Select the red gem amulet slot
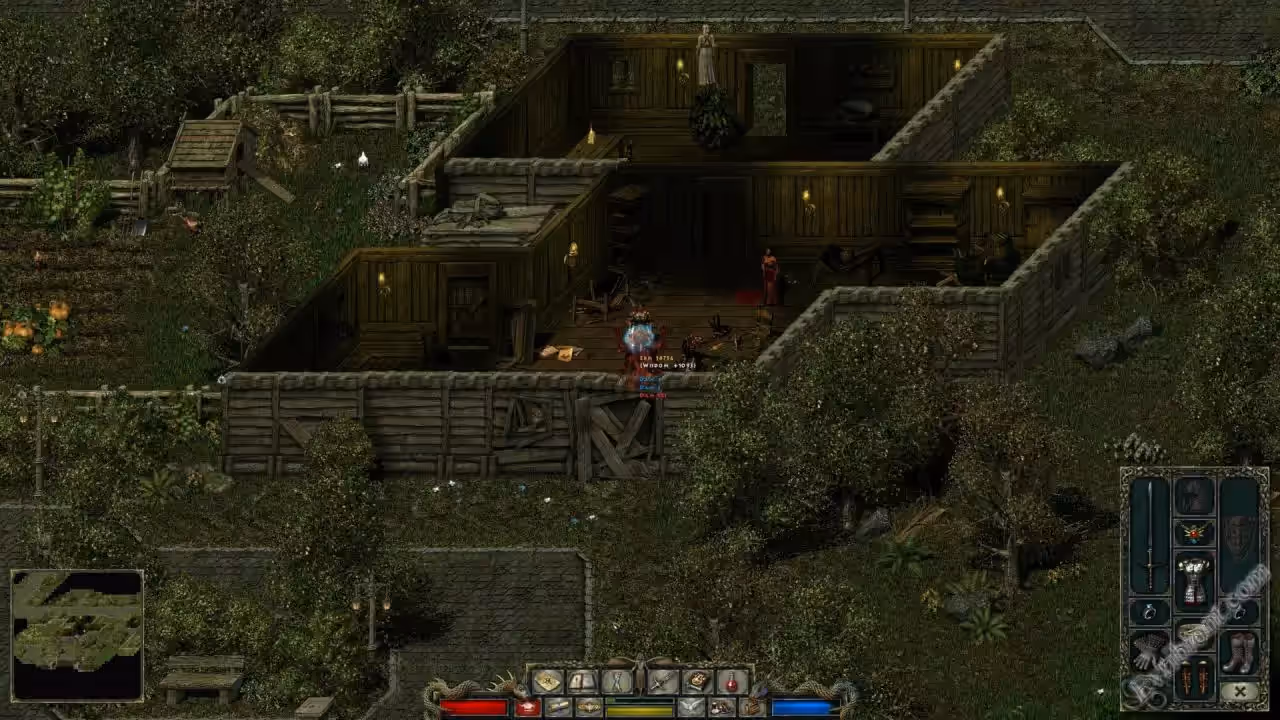Screen dimensions: 1280x720 1194,533
